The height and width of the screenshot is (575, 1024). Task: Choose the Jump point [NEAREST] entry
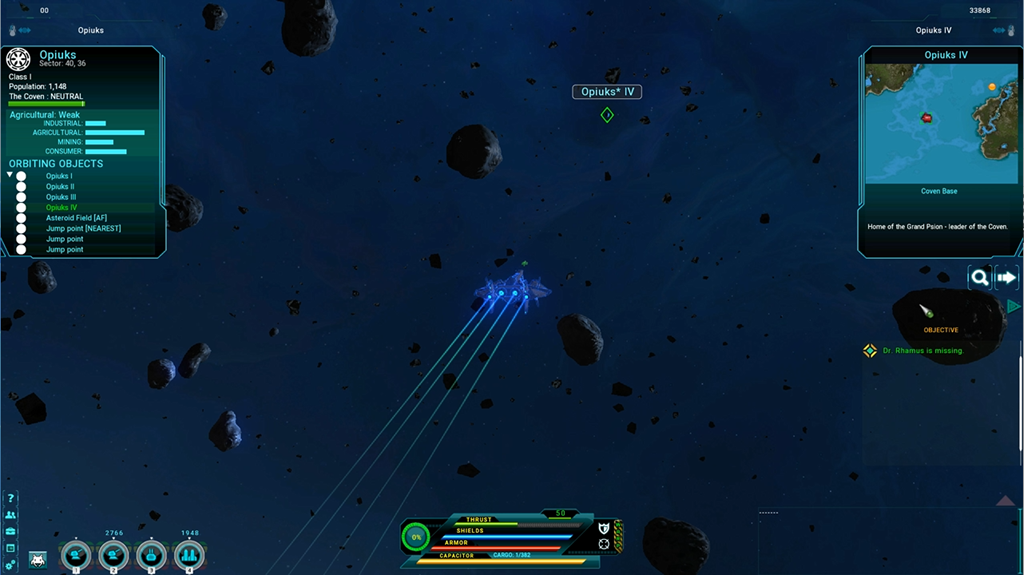point(83,228)
